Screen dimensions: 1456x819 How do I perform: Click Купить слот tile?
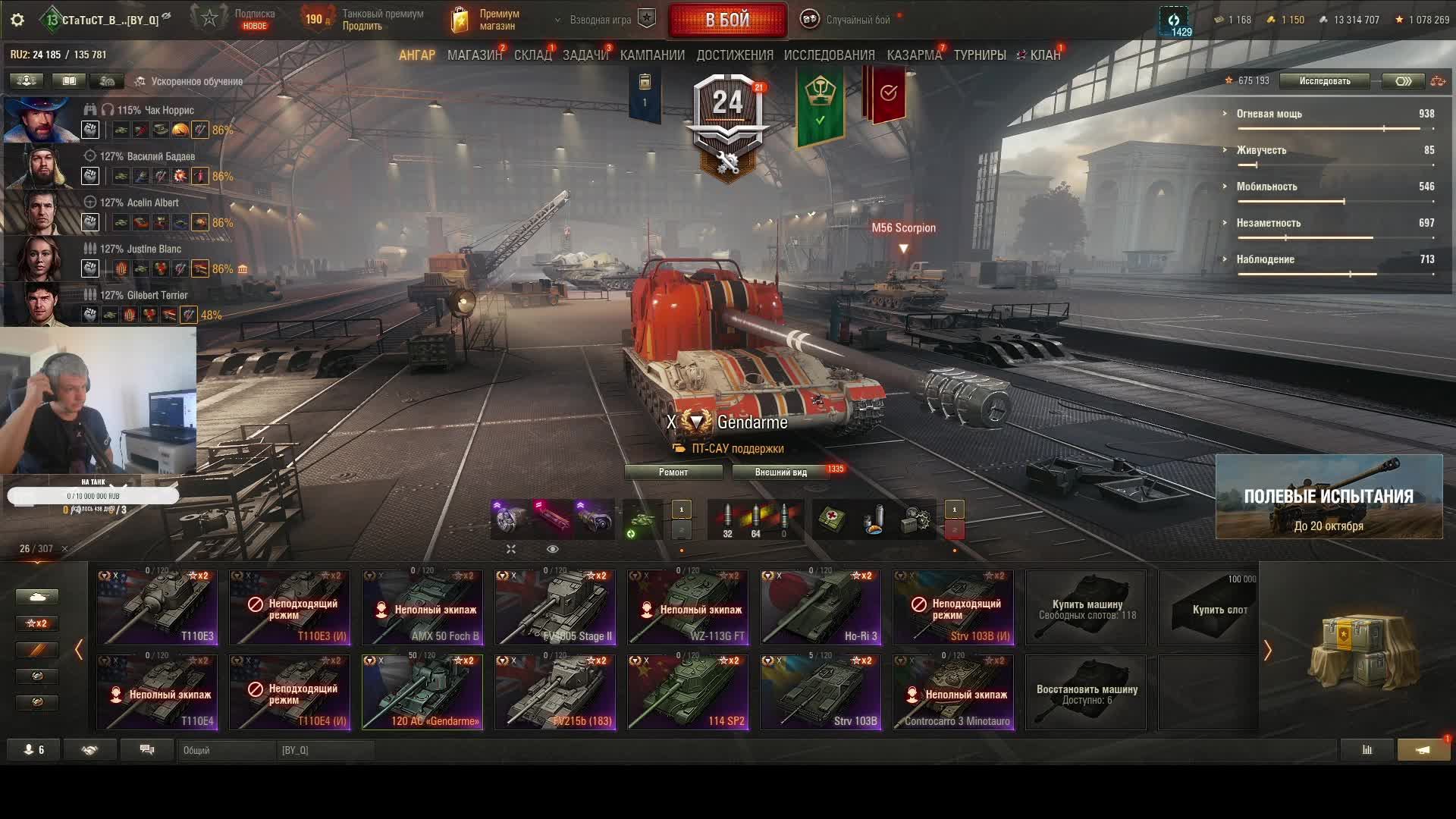coord(1207,608)
